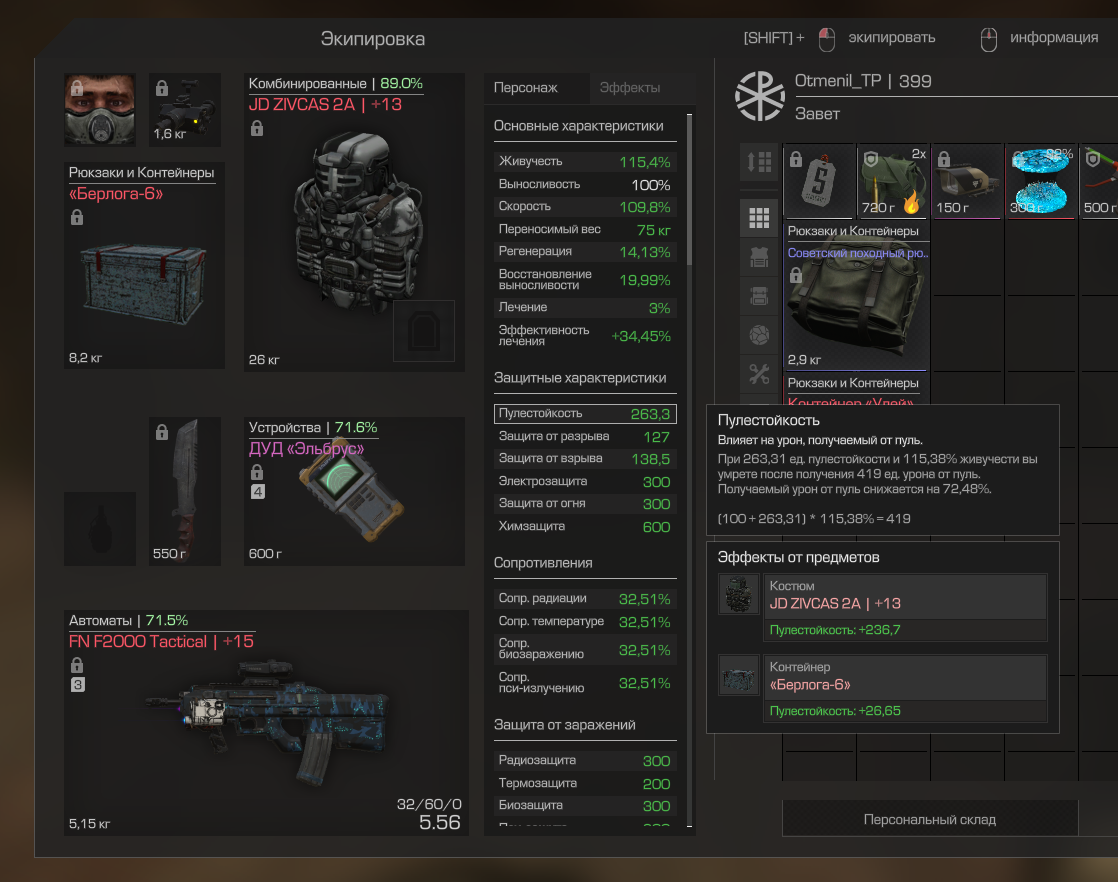Open the Персональный склад button
The image size is (1118, 882).
929,819
